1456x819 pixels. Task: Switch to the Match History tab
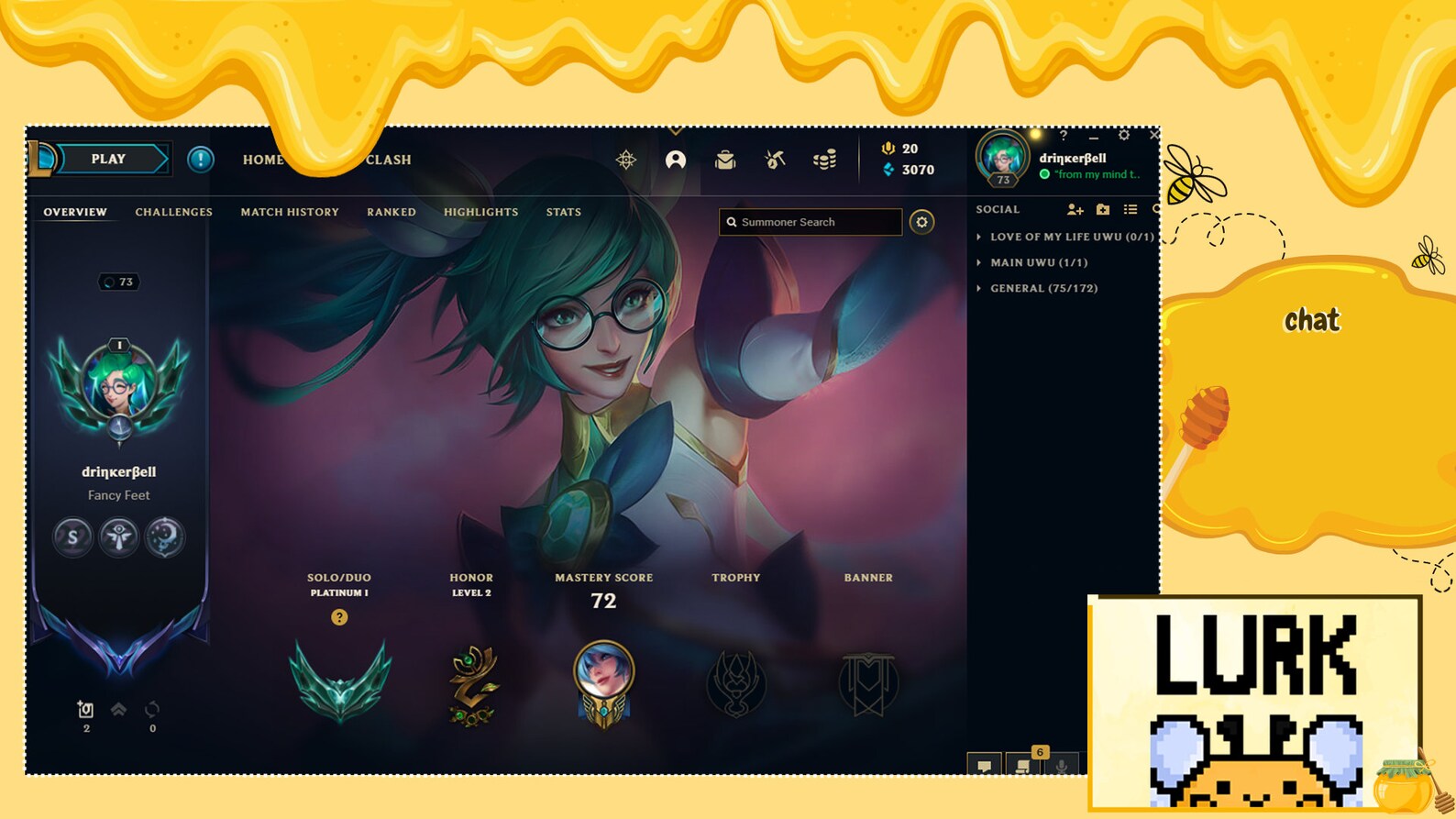tap(289, 212)
